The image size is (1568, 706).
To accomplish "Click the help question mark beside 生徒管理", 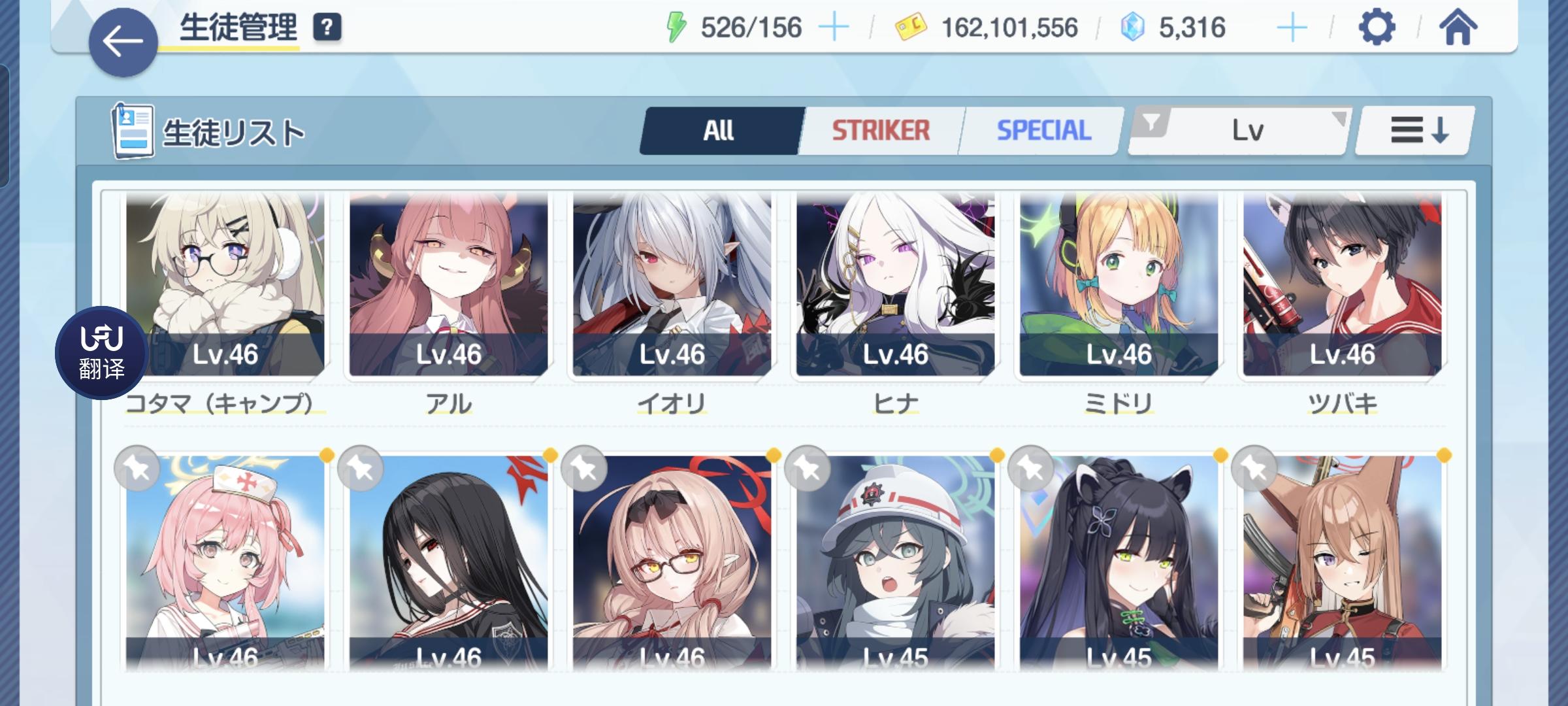I will 326,27.
